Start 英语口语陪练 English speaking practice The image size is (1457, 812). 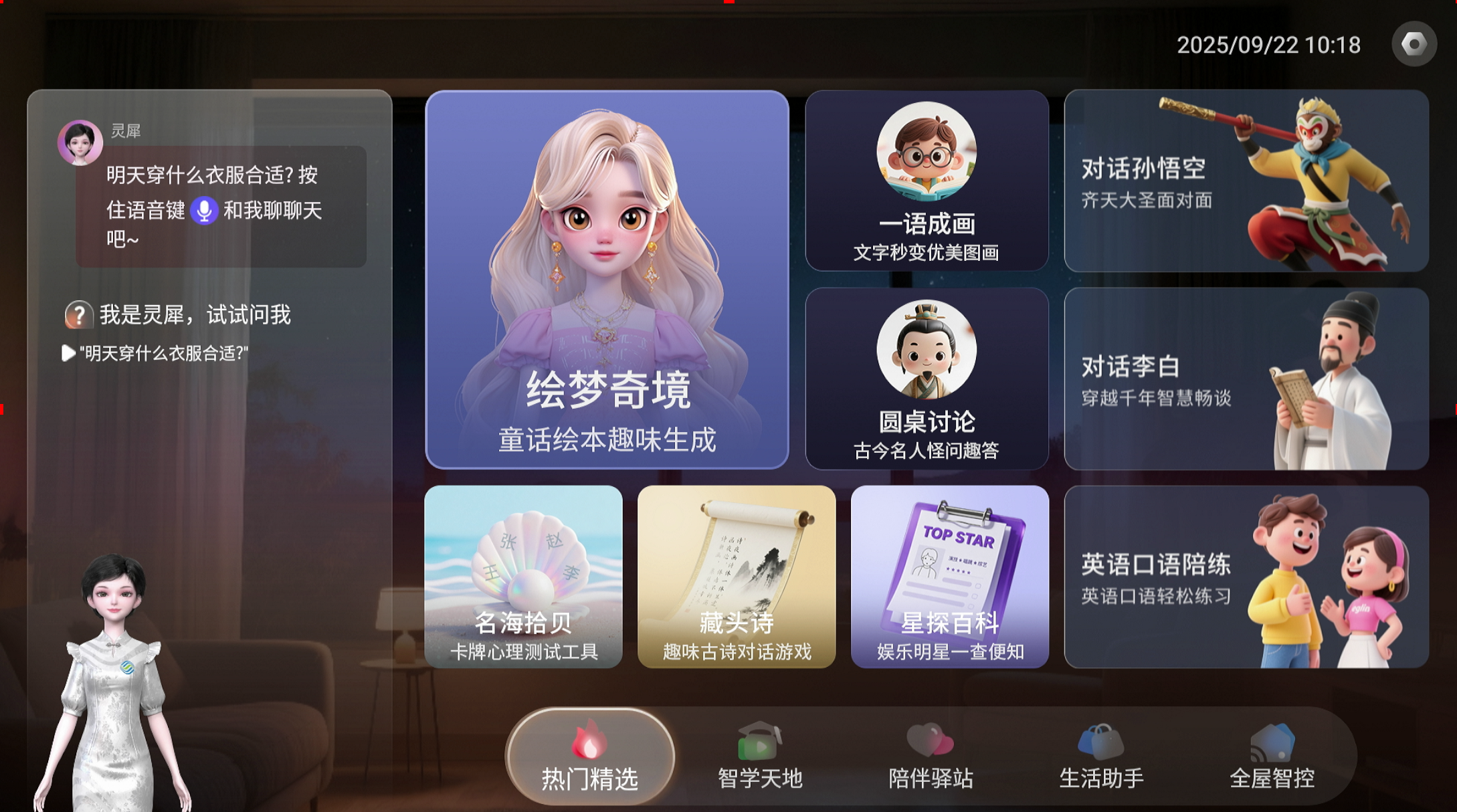(1246, 577)
